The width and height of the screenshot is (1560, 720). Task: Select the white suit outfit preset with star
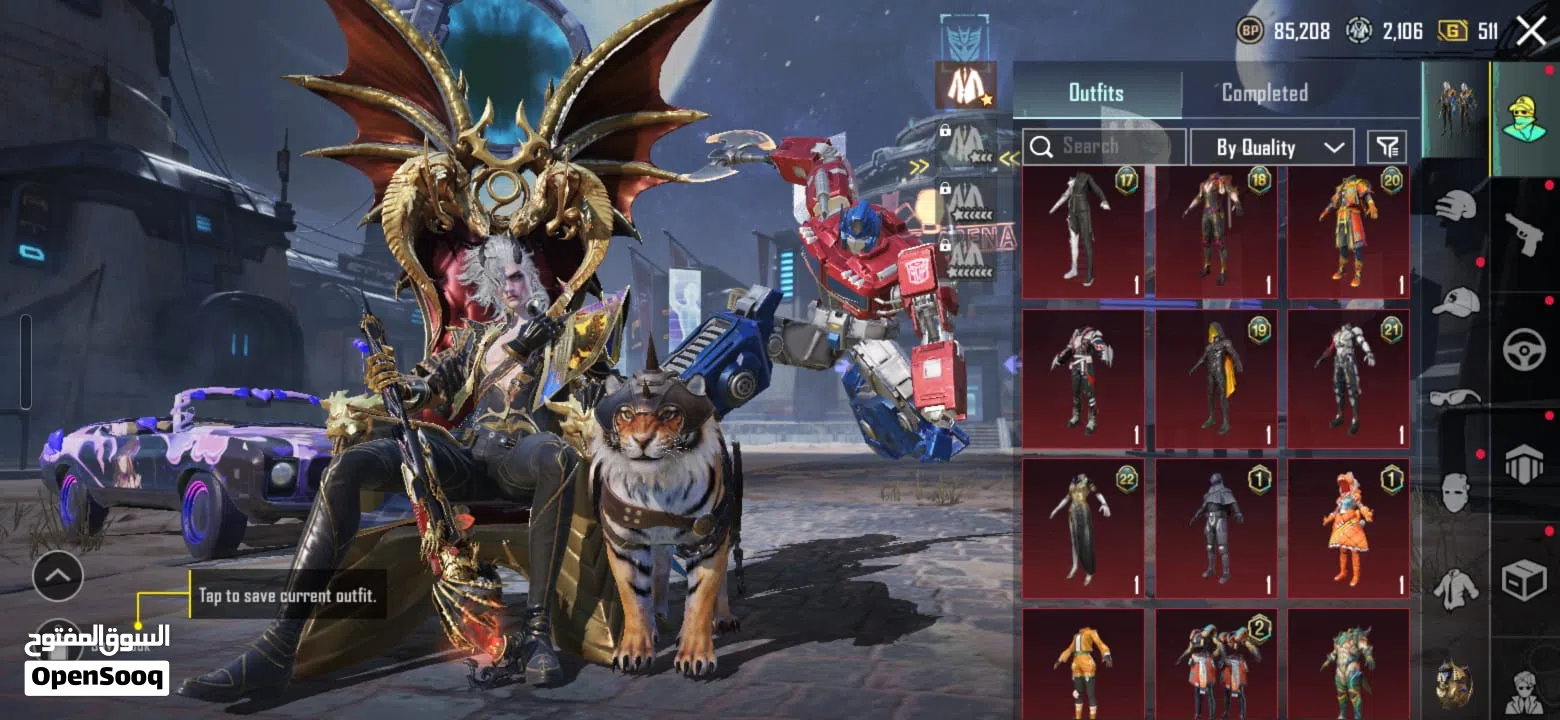(965, 87)
